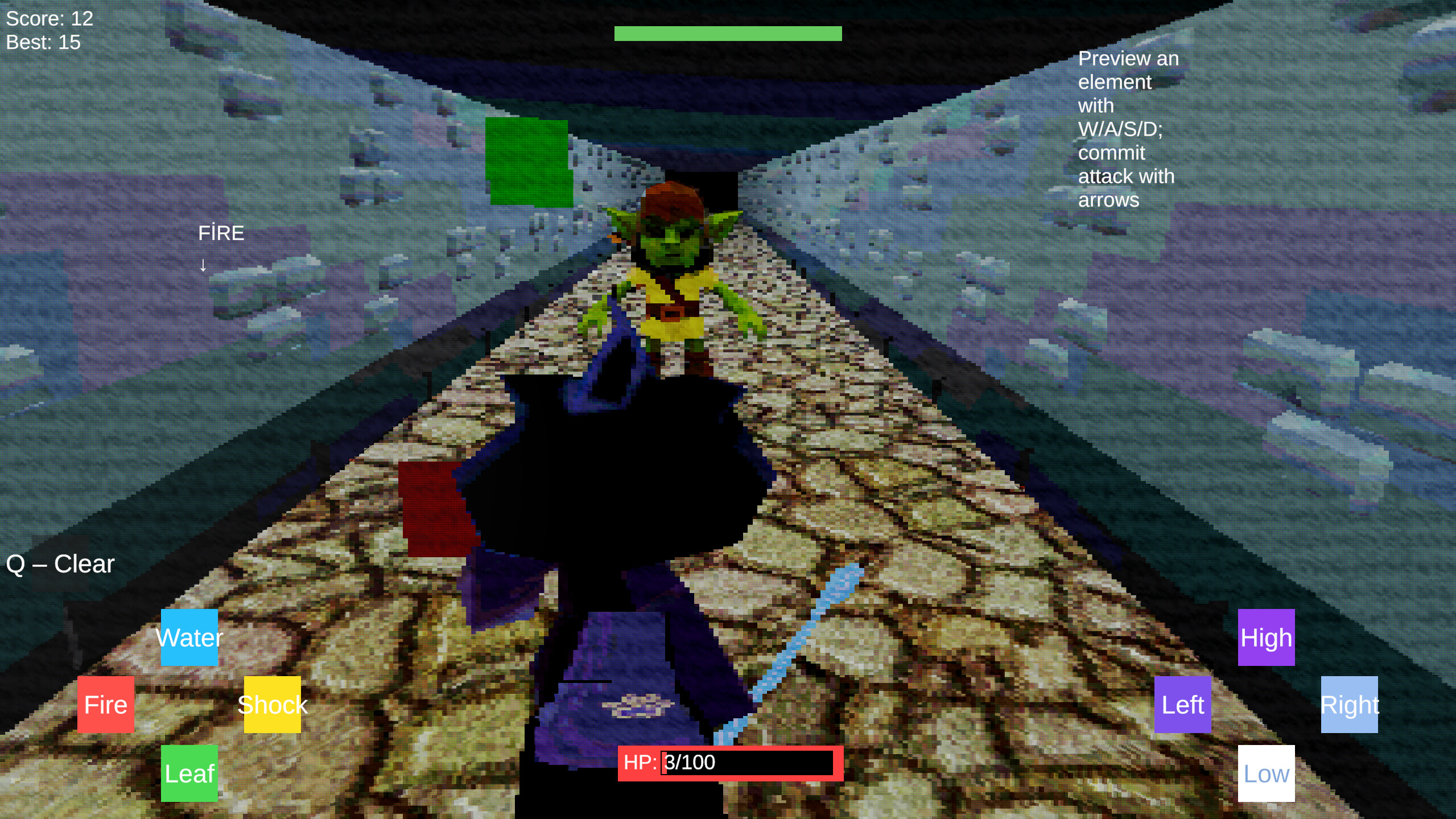Select the Water element swatch

(188, 637)
